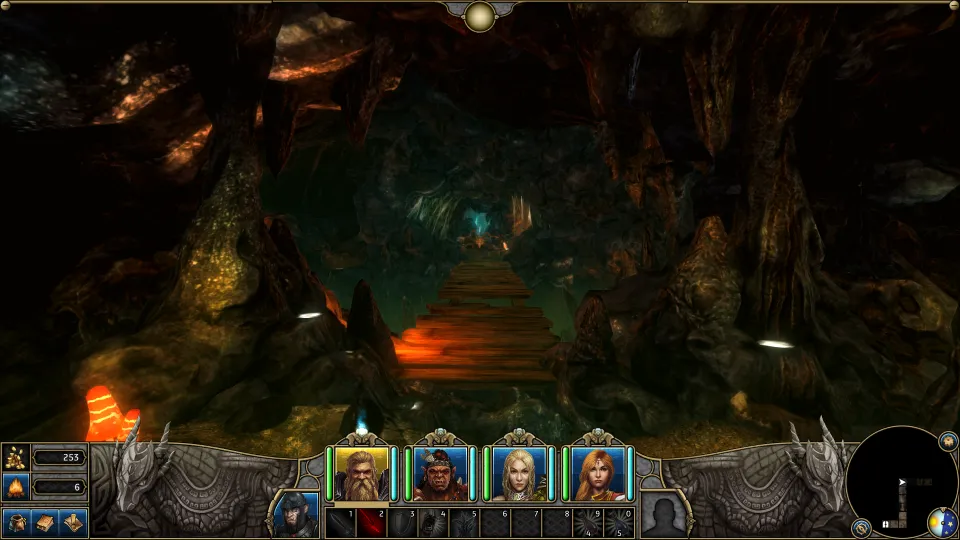The height and width of the screenshot is (540, 960).
Task: Pick the red-haired woman party portrait
Action: pos(598,473)
